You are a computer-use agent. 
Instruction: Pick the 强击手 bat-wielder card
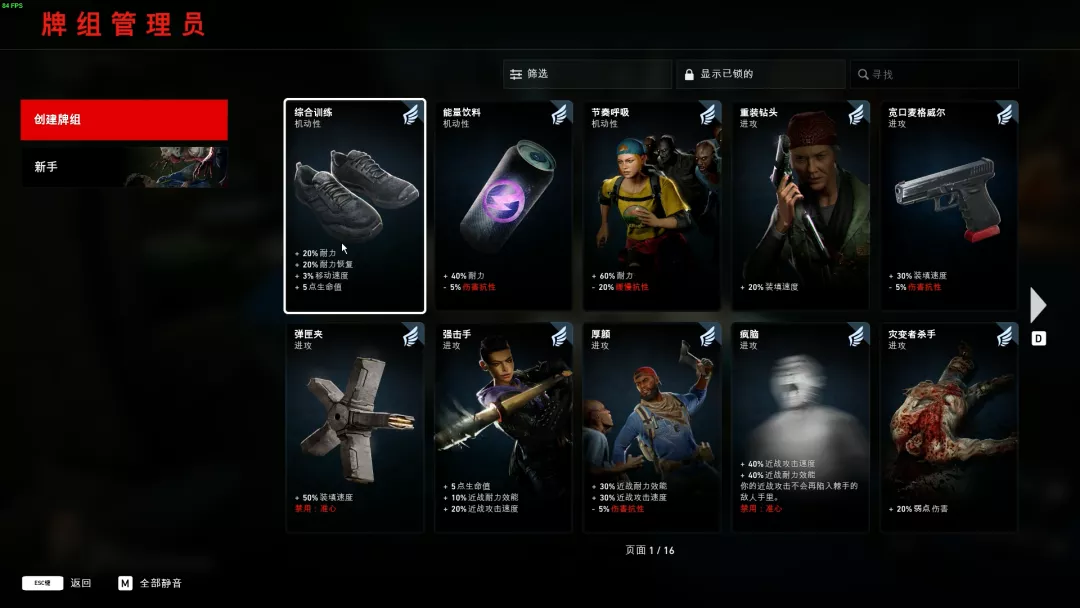tap(503, 427)
